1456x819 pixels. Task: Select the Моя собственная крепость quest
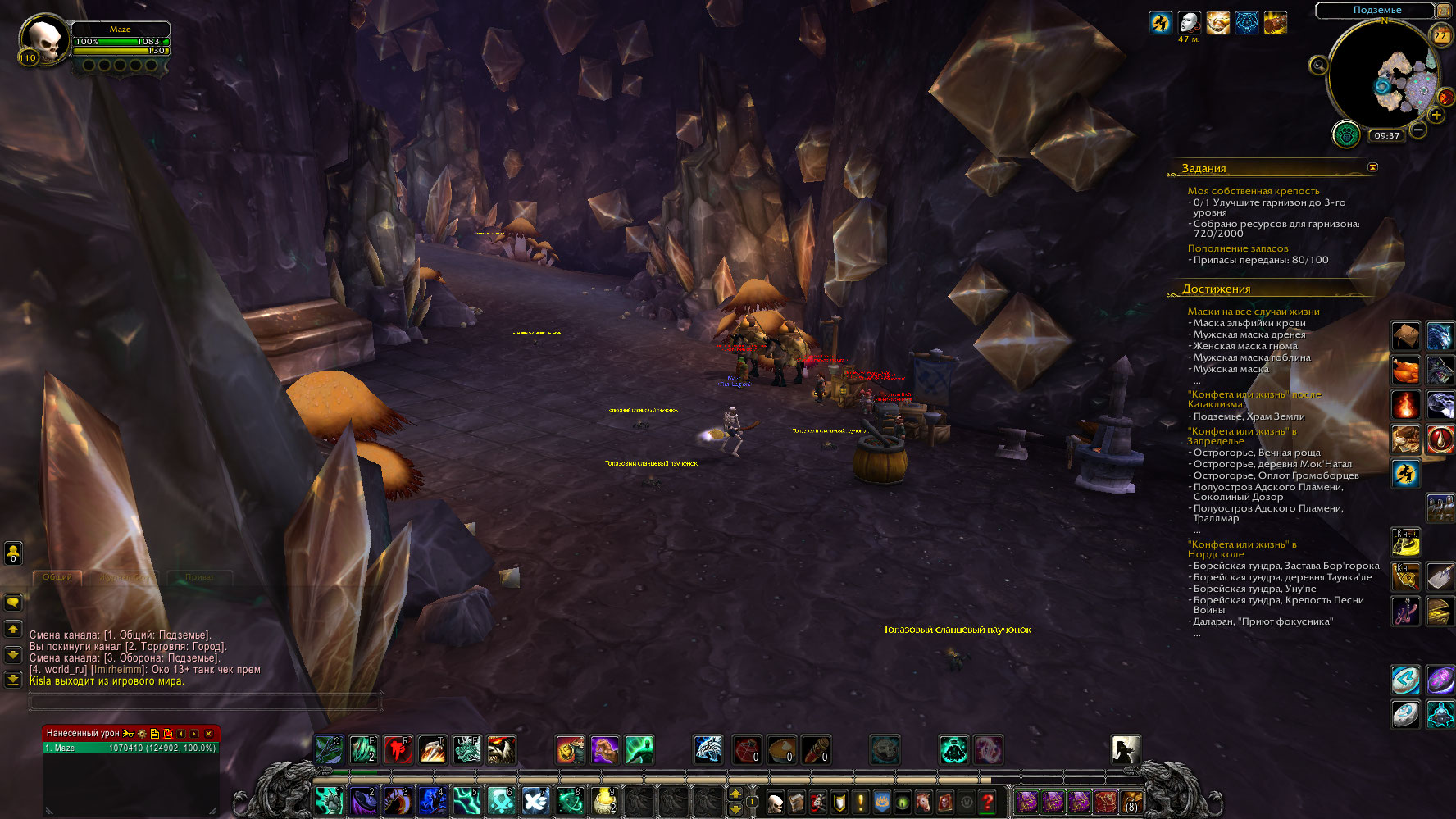(x=1253, y=191)
